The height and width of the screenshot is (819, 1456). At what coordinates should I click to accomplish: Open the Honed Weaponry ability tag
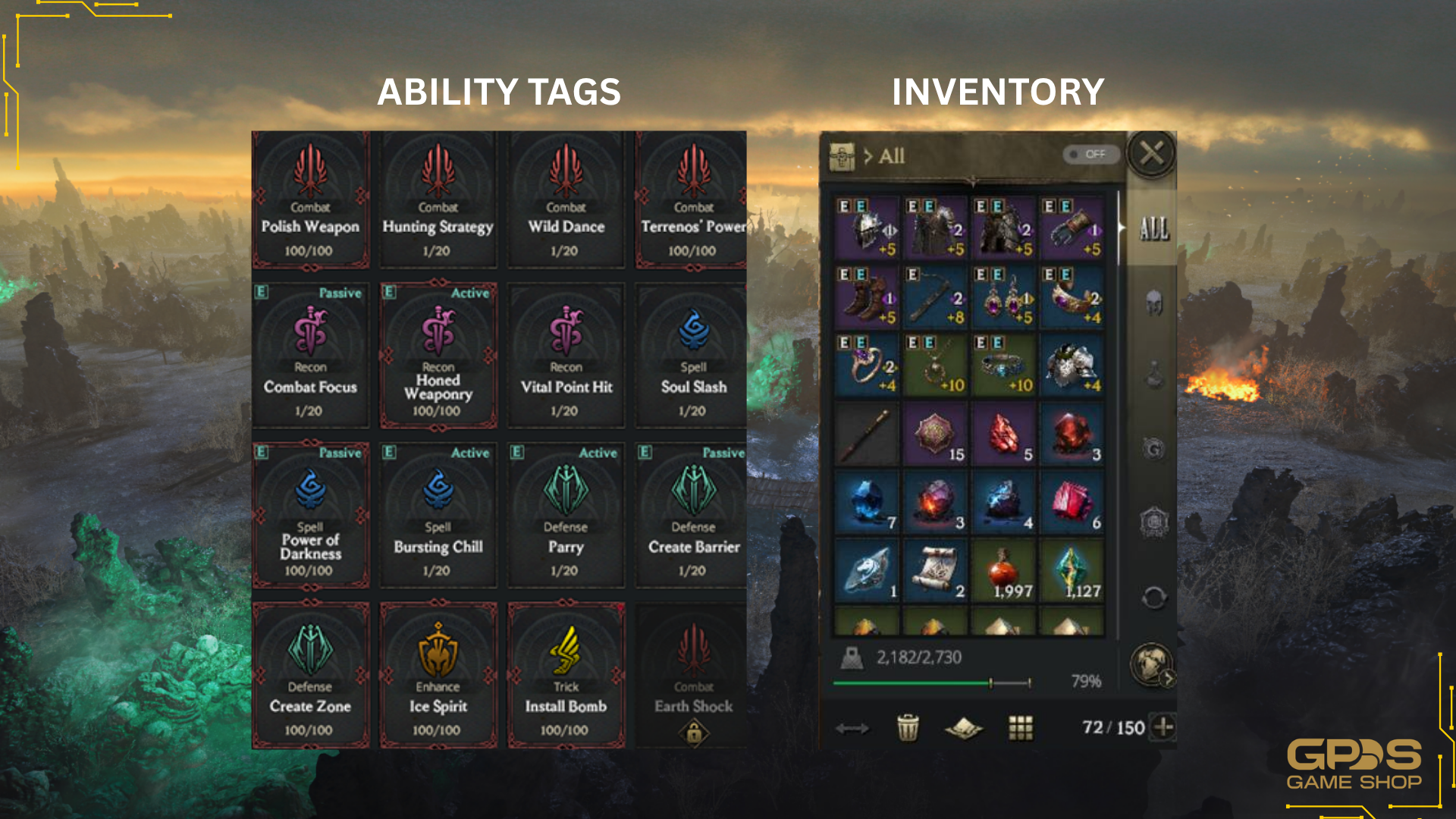(438, 356)
